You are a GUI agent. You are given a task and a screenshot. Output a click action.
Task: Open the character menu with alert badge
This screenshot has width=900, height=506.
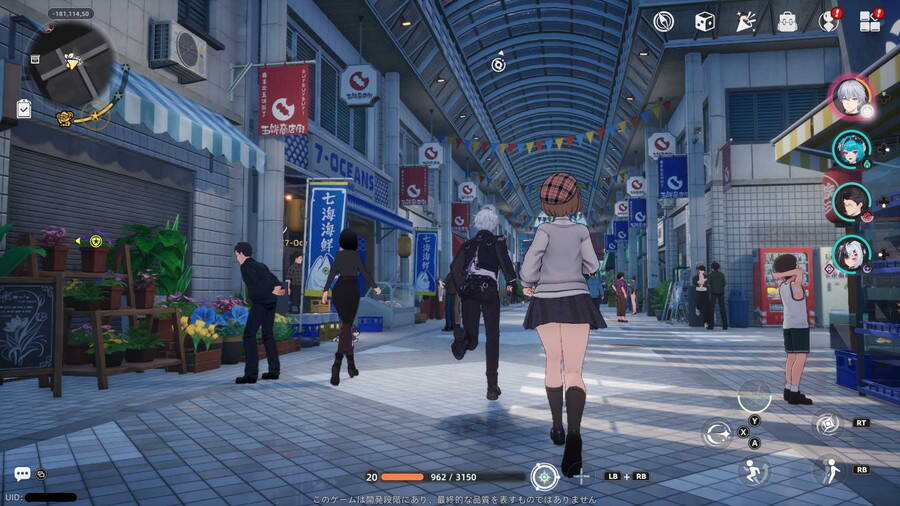tap(829, 21)
